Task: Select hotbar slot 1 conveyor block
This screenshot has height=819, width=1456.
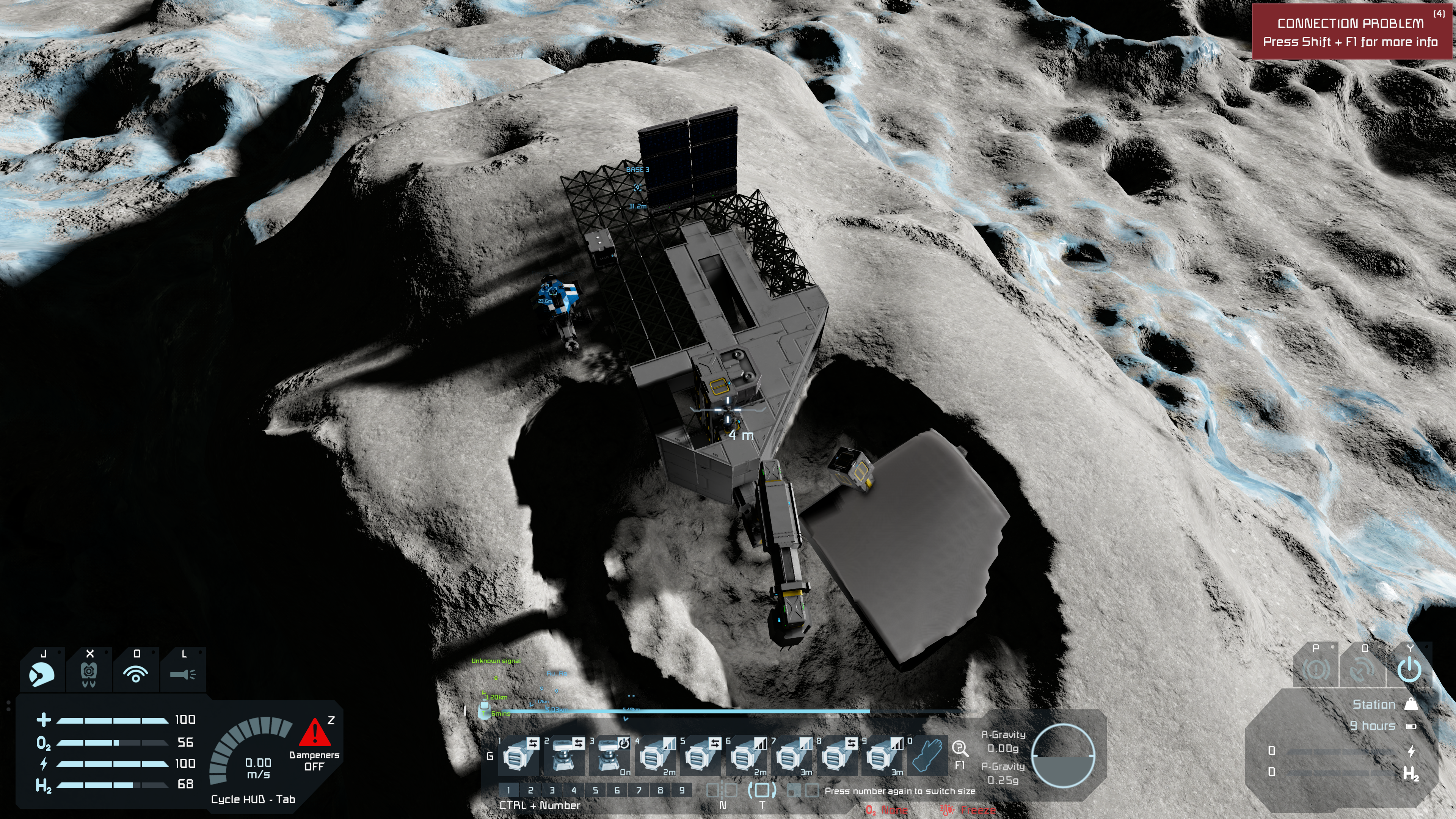Action: point(516,756)
